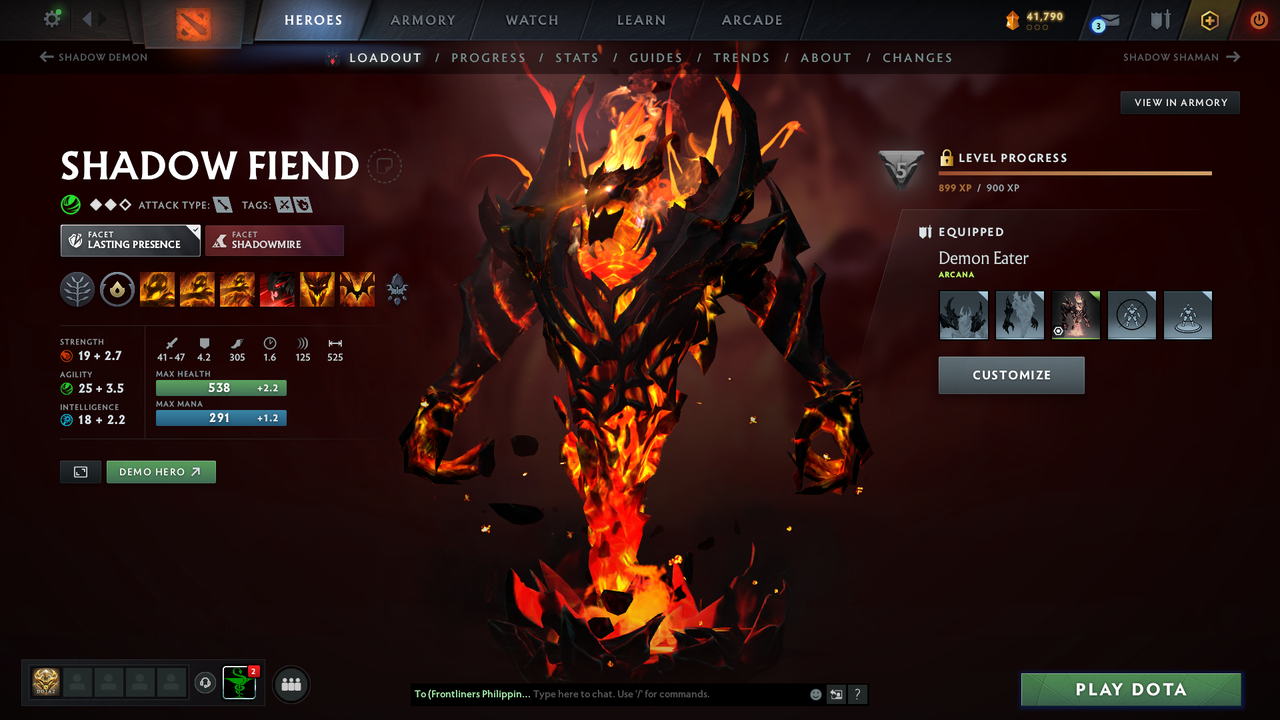Click the innate ability droplet icon
The image size is (1280, 720).
tap(117, 288)
